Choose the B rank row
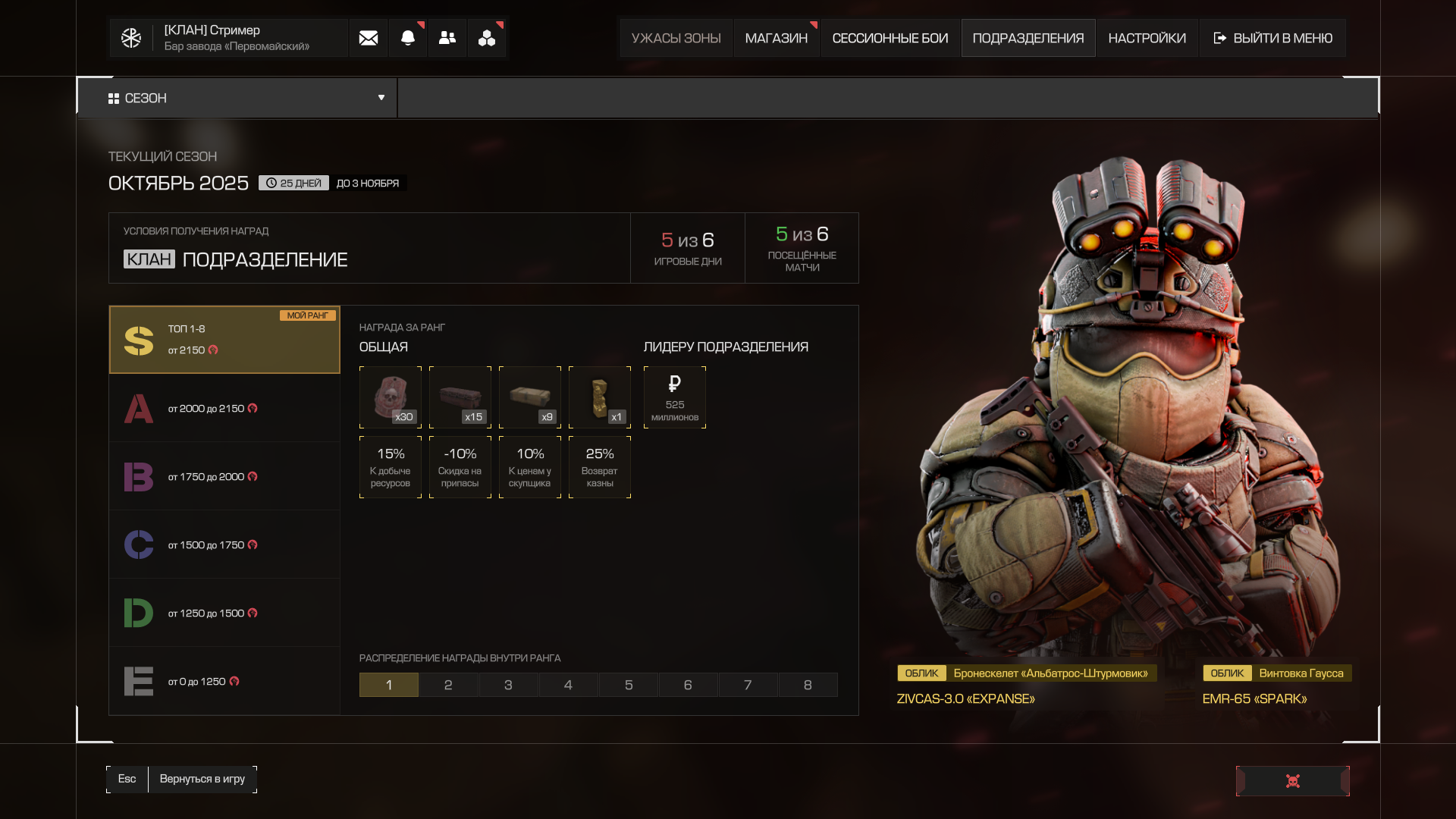 coord(224,476)
